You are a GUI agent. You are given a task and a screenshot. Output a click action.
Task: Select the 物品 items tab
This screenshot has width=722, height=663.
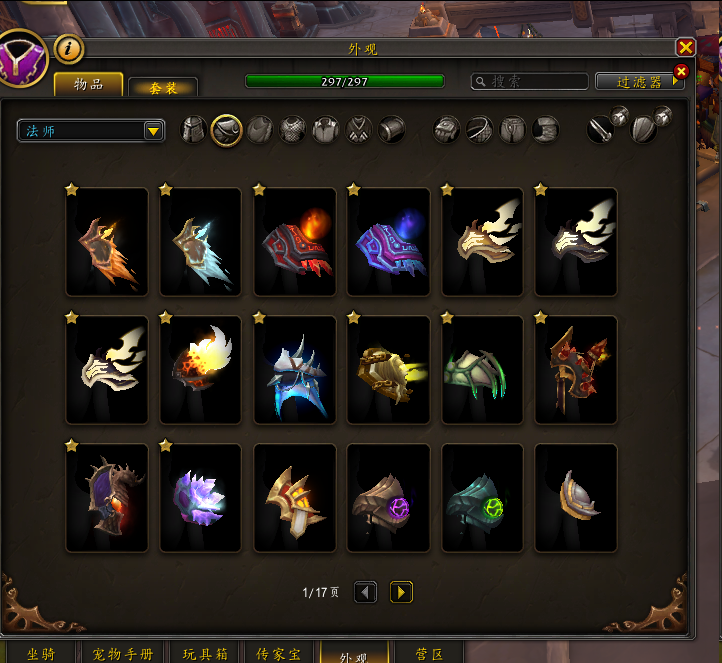coord(88,84)
